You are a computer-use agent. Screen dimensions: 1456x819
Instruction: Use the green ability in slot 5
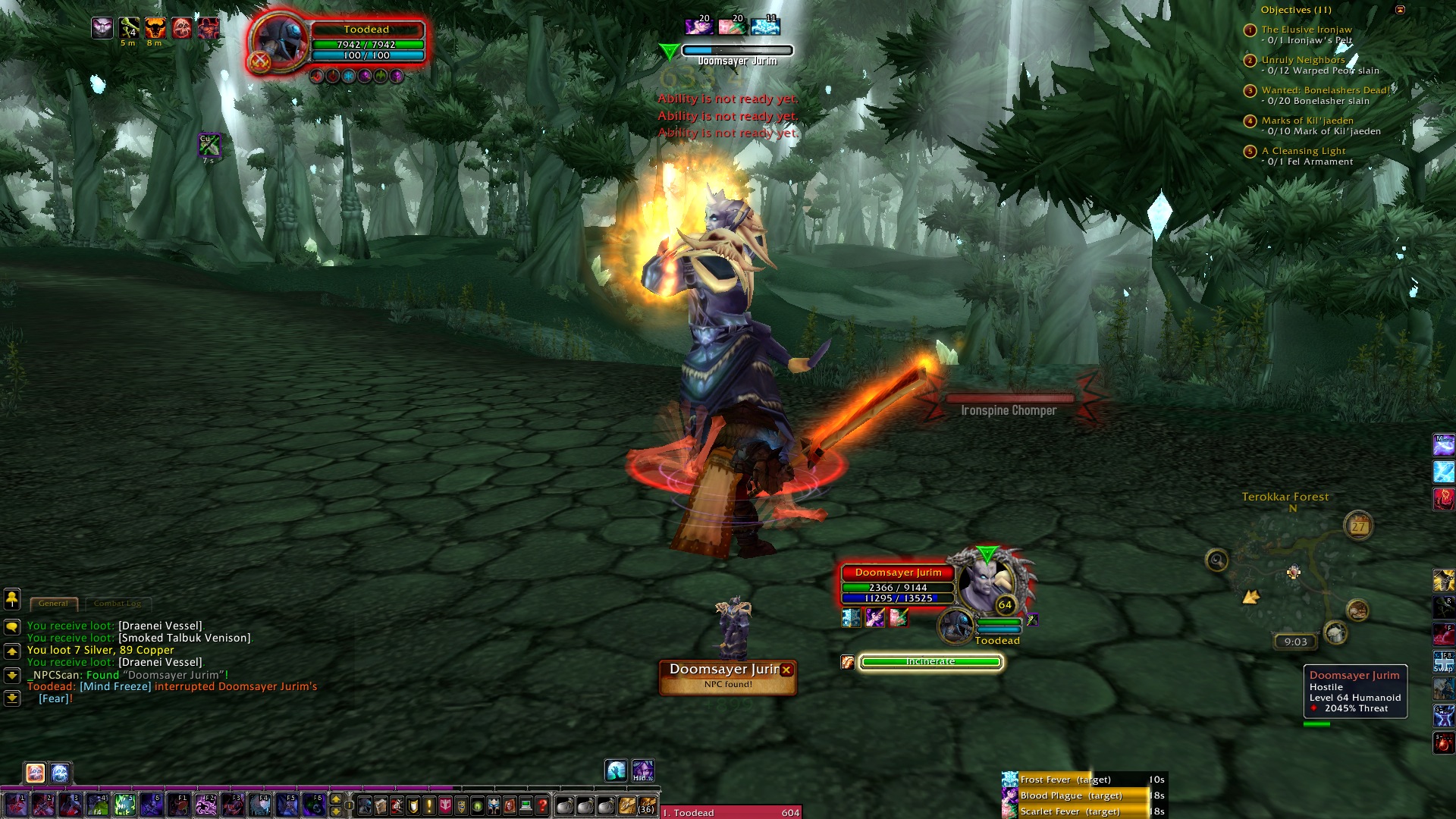124,805
